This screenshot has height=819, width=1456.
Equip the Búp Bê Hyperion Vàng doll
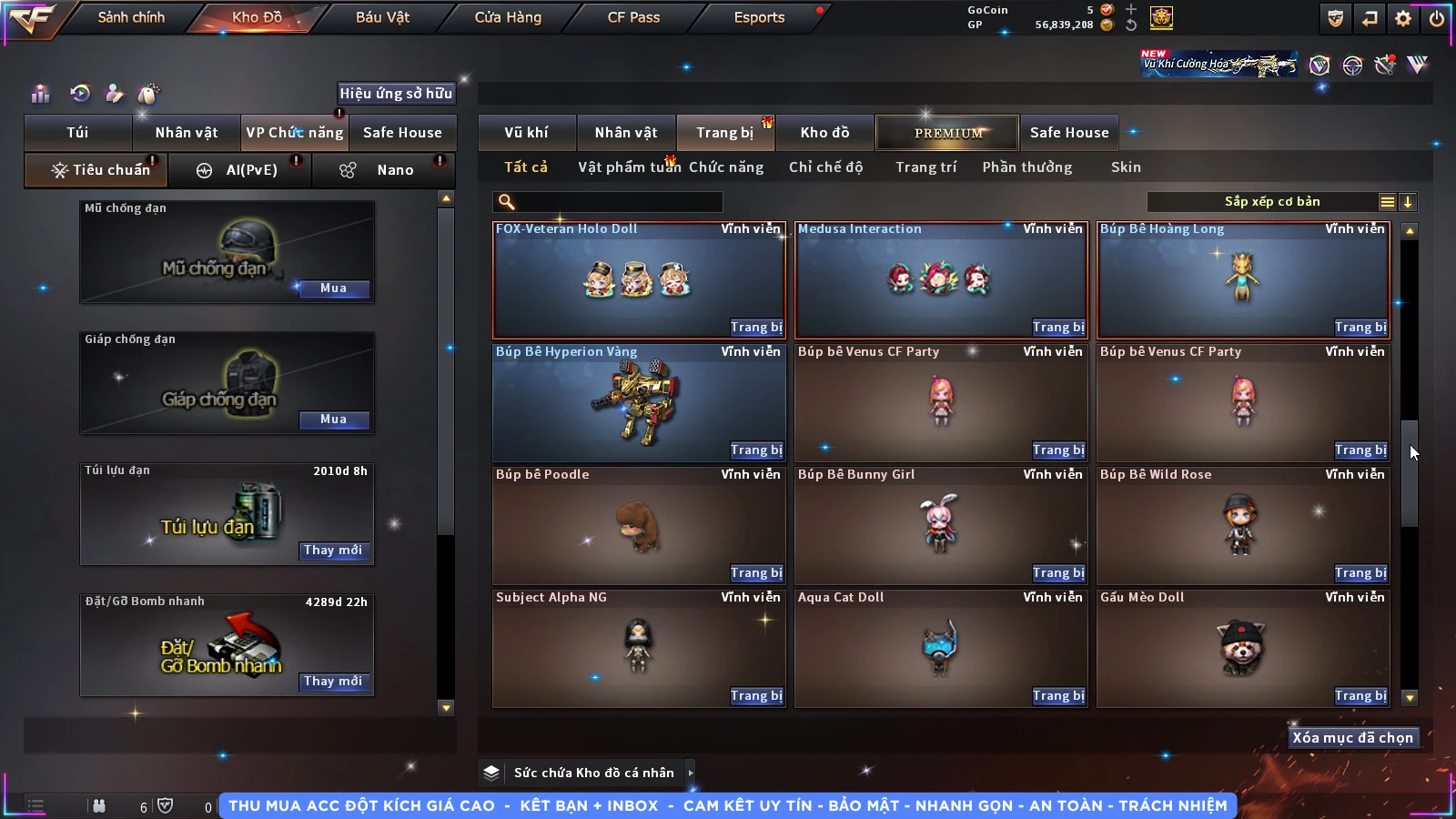[x=755, y=450]
